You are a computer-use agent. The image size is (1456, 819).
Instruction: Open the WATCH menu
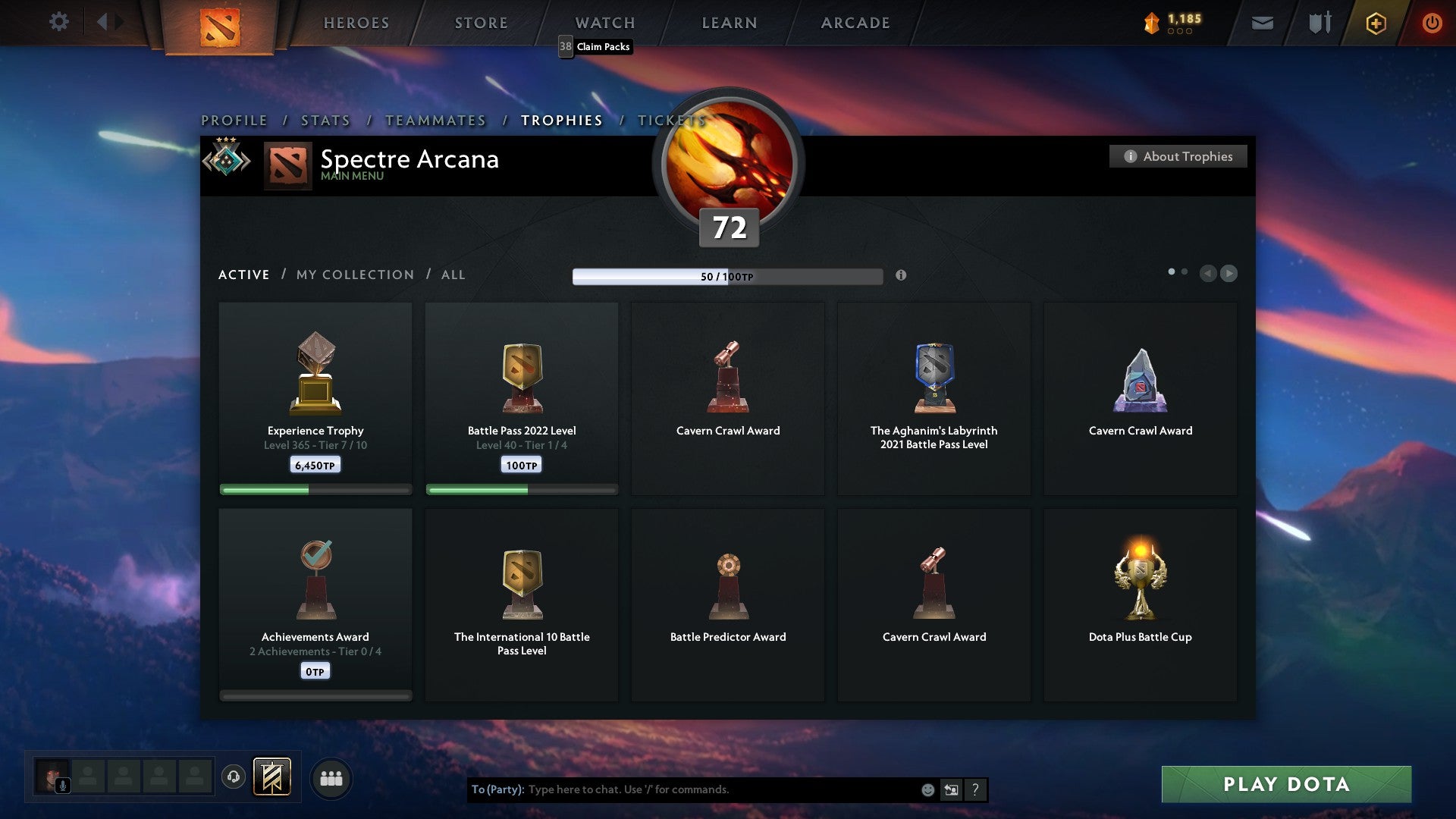coord(604,23)
